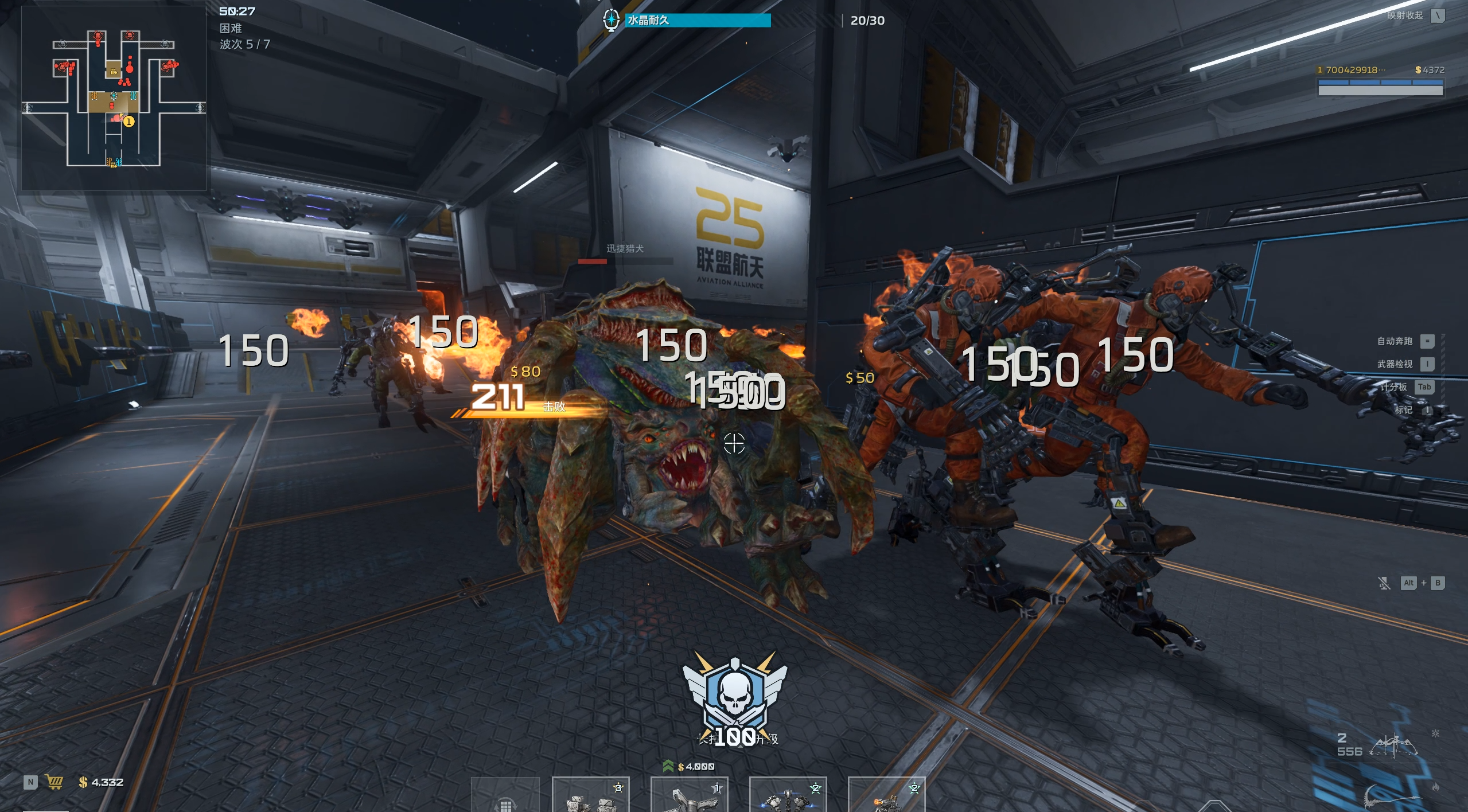Select the one-star turret slot

click(689, 796)
